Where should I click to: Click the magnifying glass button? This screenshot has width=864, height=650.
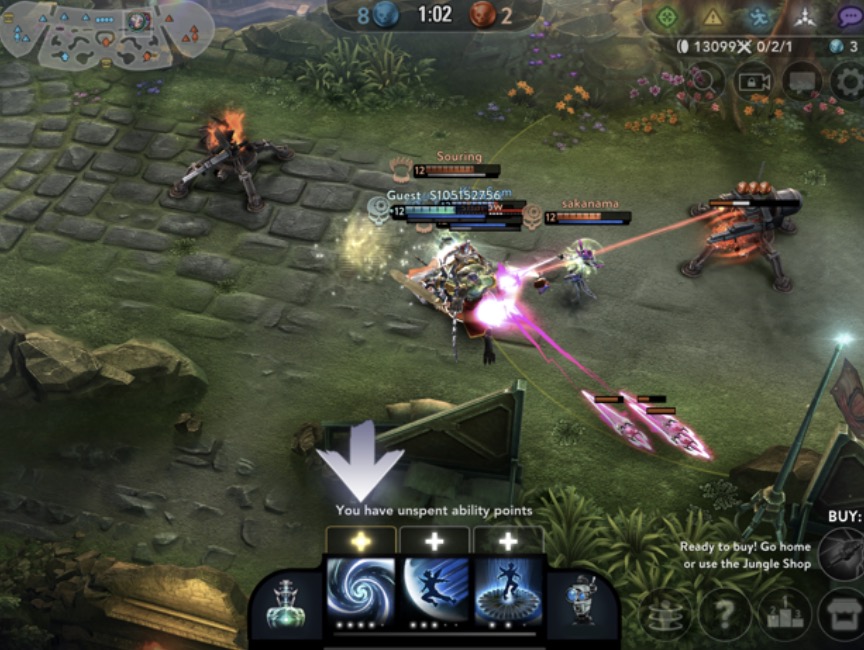point(703,80)
